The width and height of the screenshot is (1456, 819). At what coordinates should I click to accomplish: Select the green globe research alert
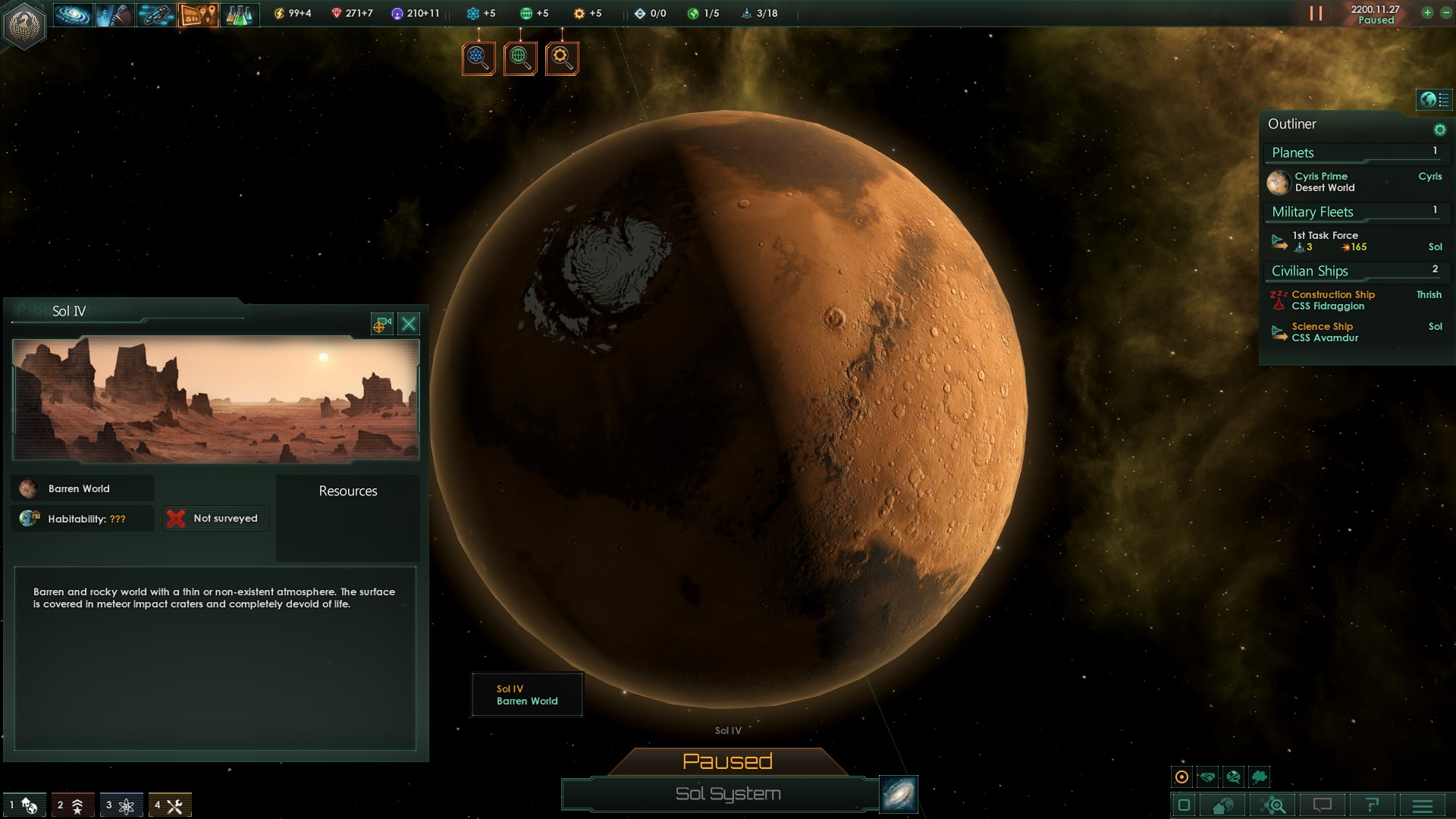click(520, 58)
